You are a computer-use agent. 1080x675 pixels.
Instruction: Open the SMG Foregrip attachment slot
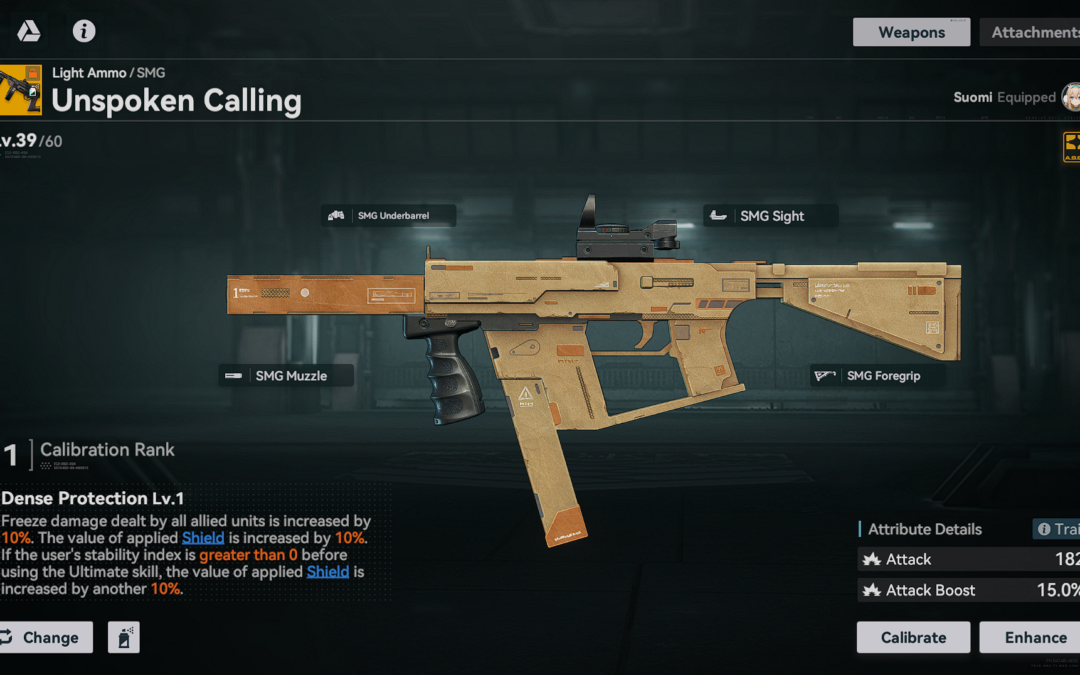tap(878, 376)
